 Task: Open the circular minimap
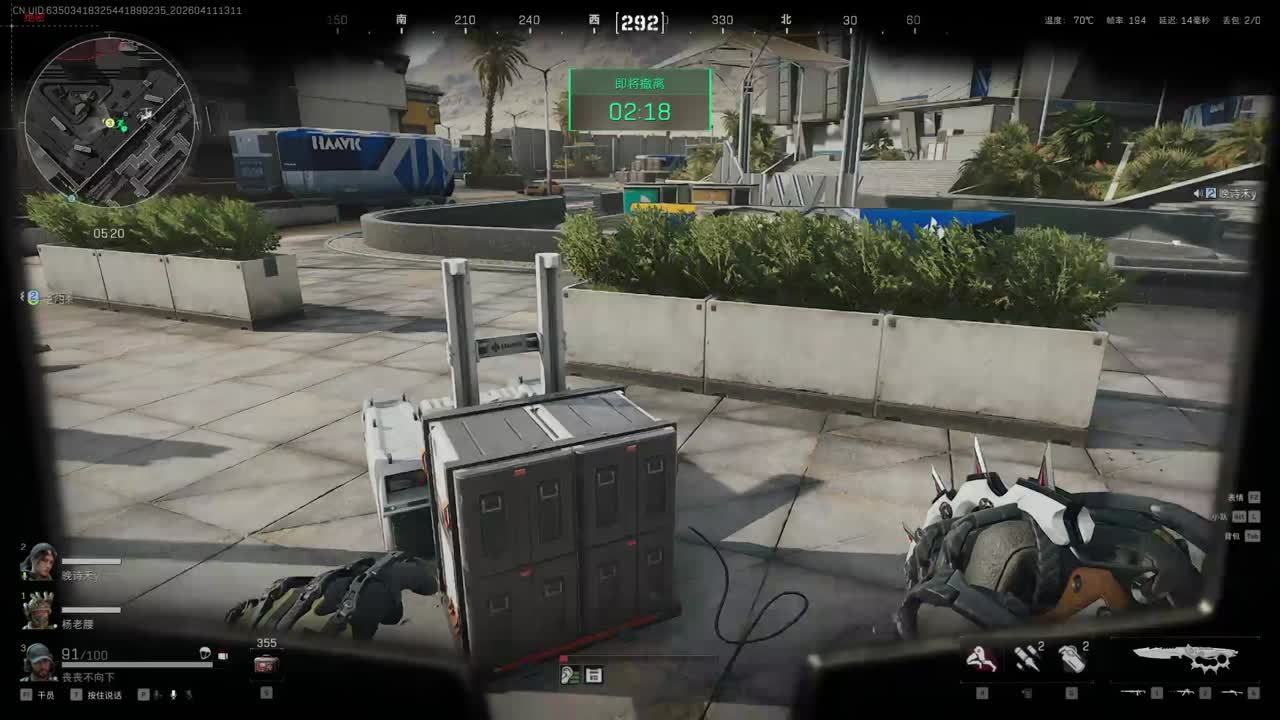[110, 120]
